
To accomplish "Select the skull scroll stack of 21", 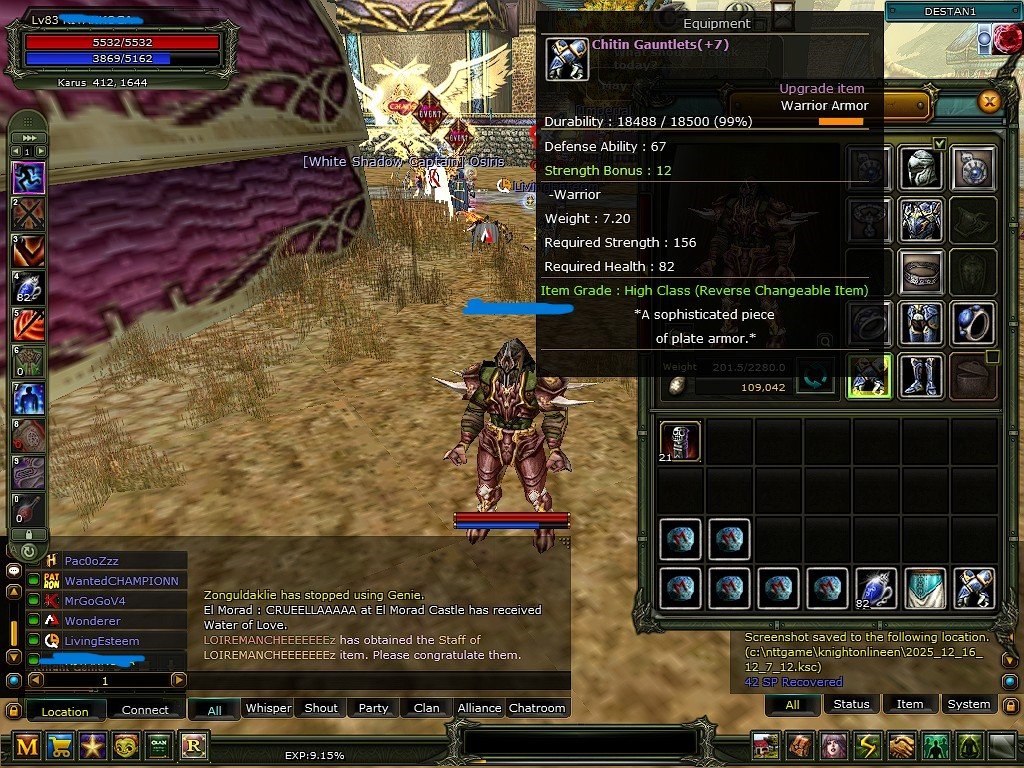I will pos(680,442).
